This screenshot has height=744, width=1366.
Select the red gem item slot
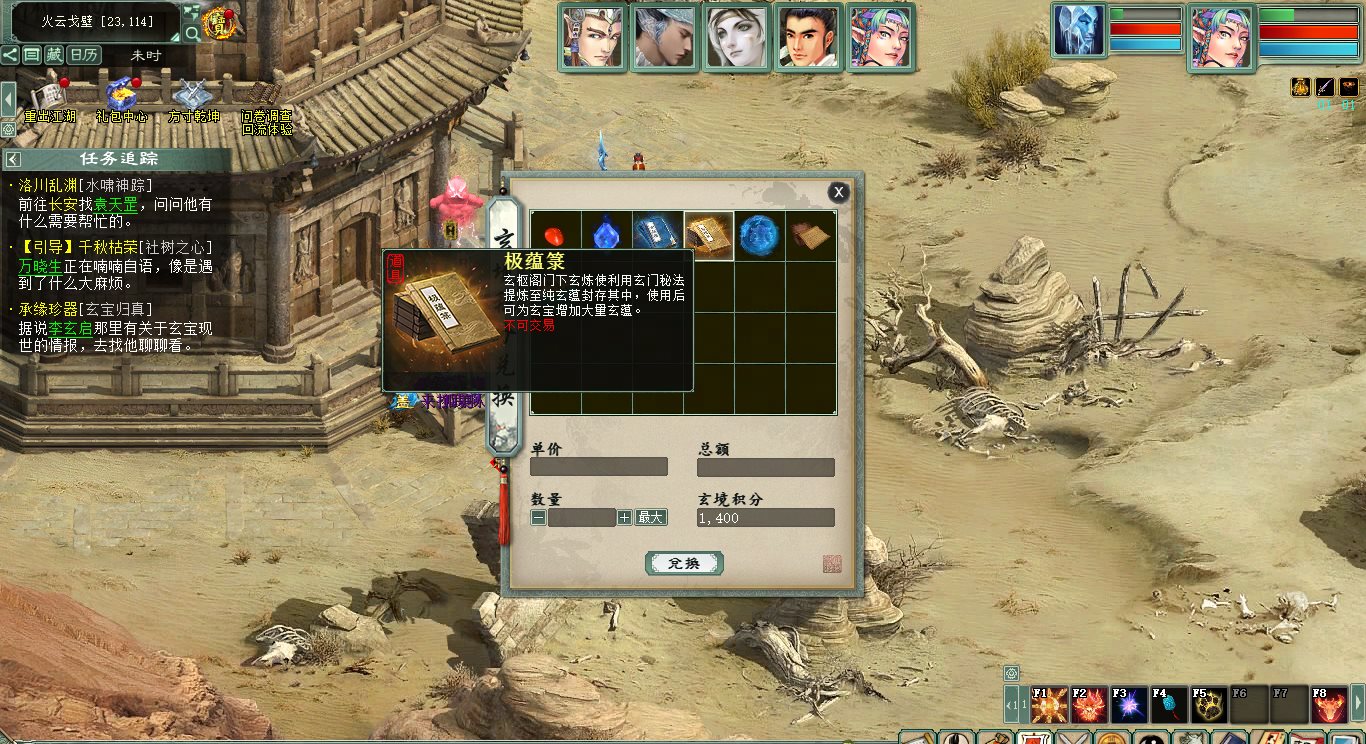556,236
